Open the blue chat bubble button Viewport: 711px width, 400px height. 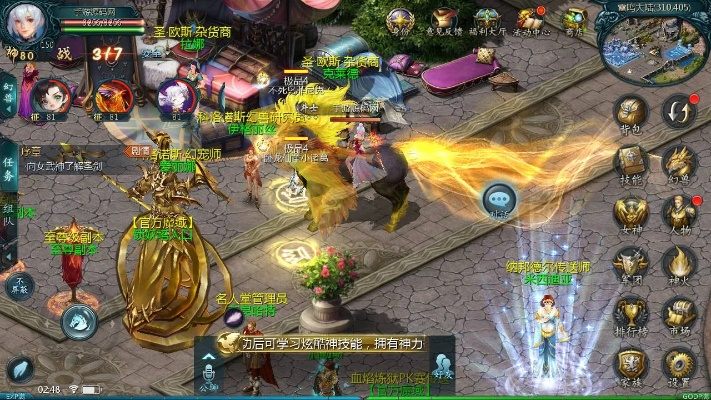(x=499, y=199)
